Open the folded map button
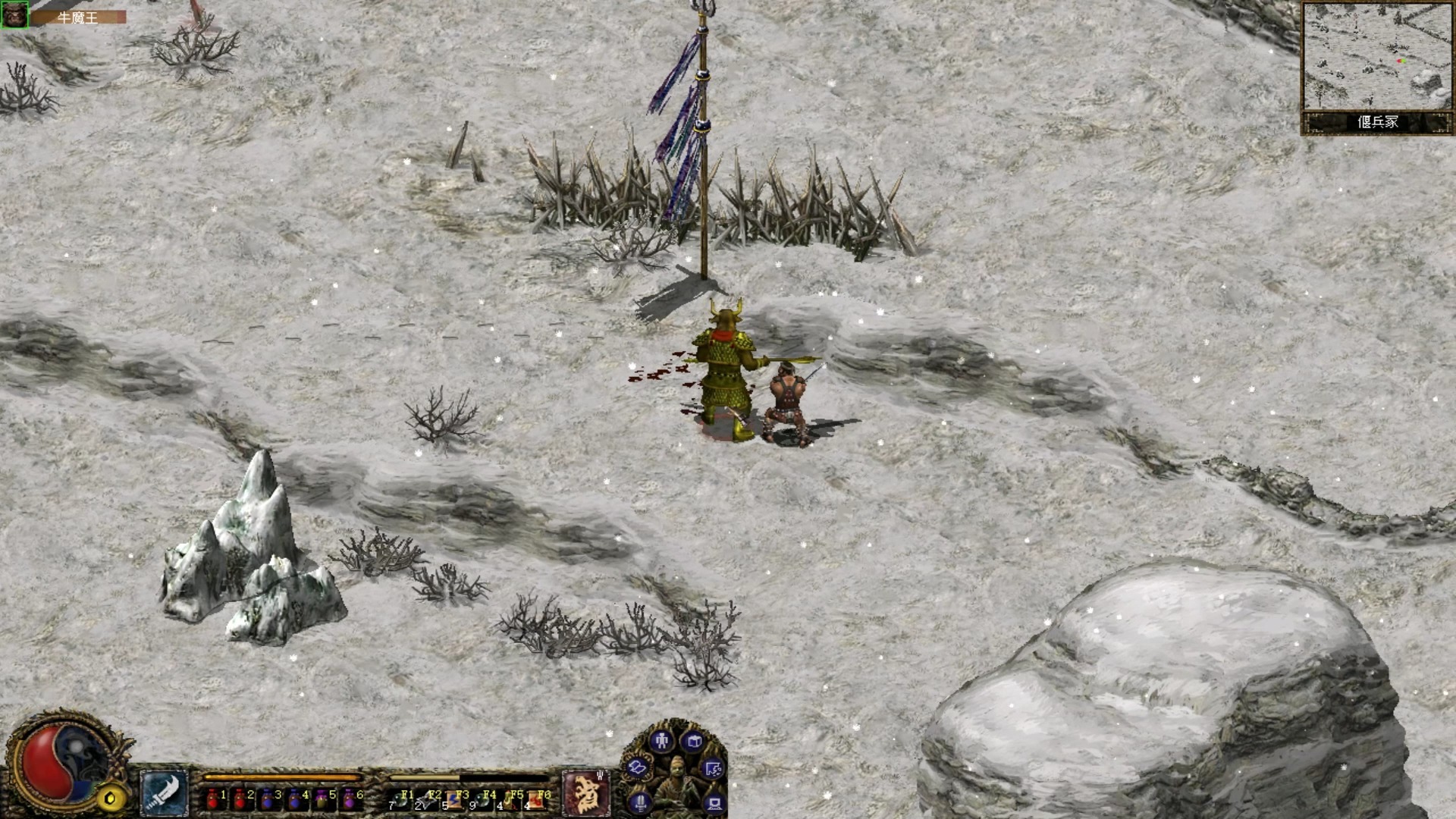Viewport: 1456px width, 819px height. tap(638, 768)
